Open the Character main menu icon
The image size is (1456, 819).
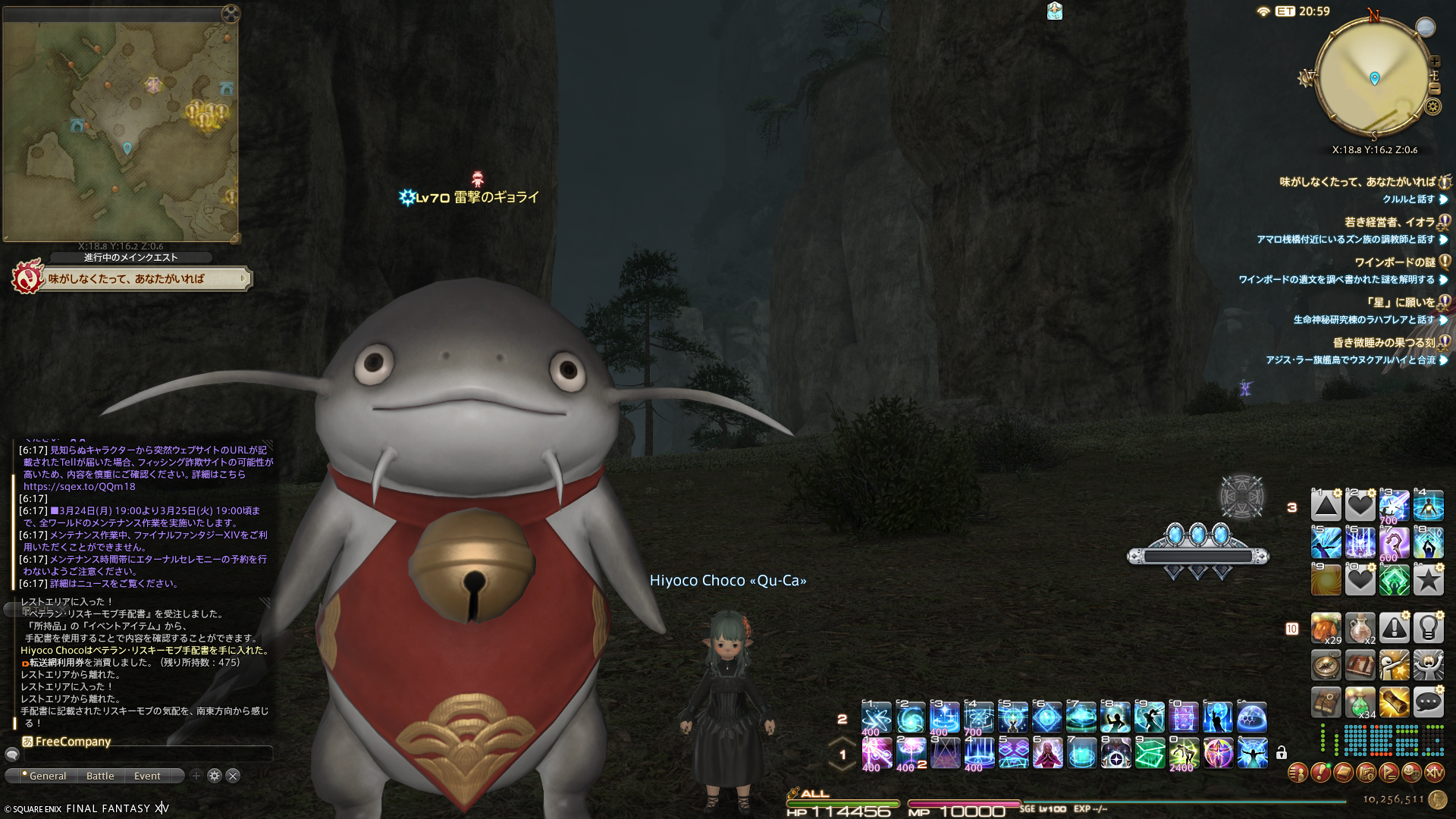click(x=1298, y=773)
